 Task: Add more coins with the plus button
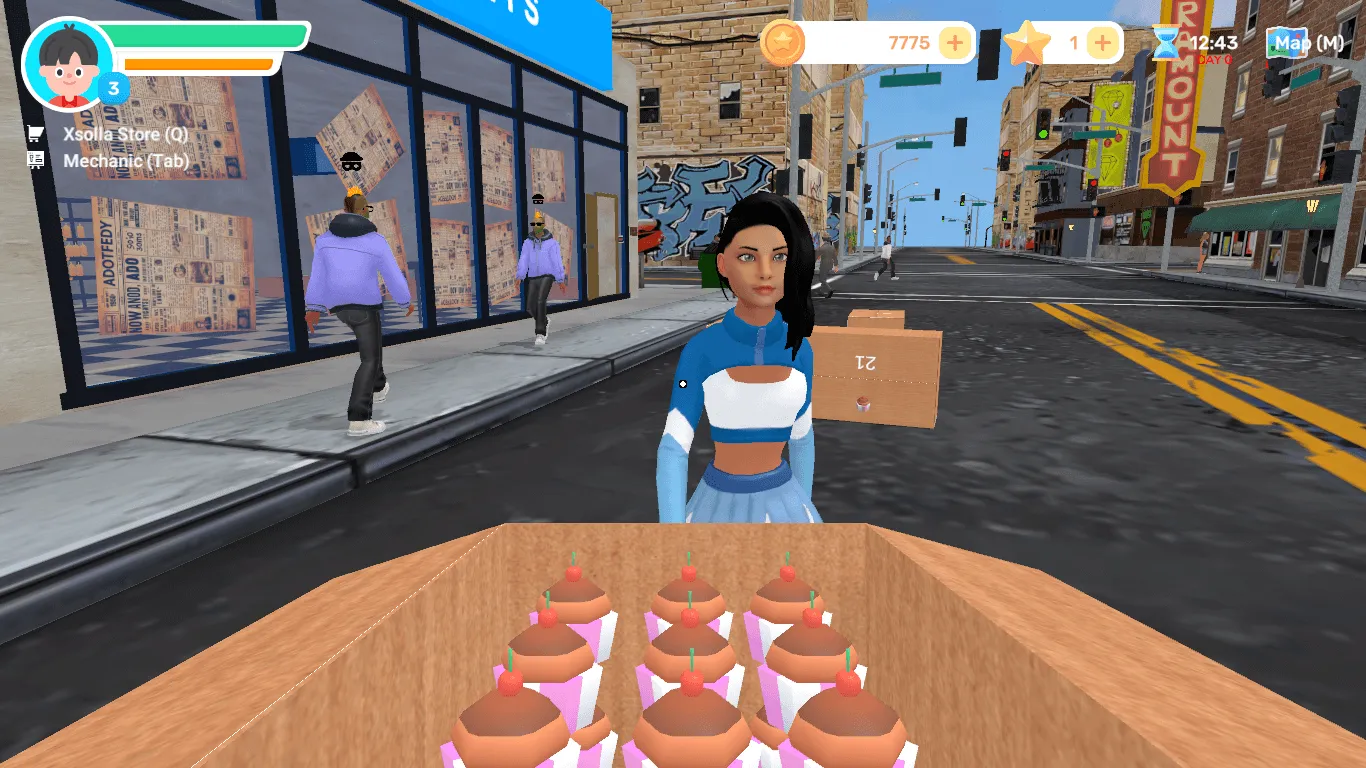click(x=955, y=43)
